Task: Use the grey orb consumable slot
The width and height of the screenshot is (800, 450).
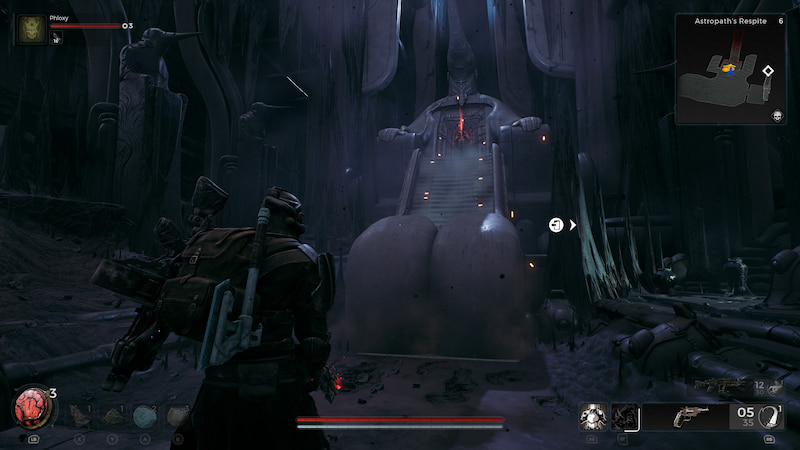Action: coord(177,416)
